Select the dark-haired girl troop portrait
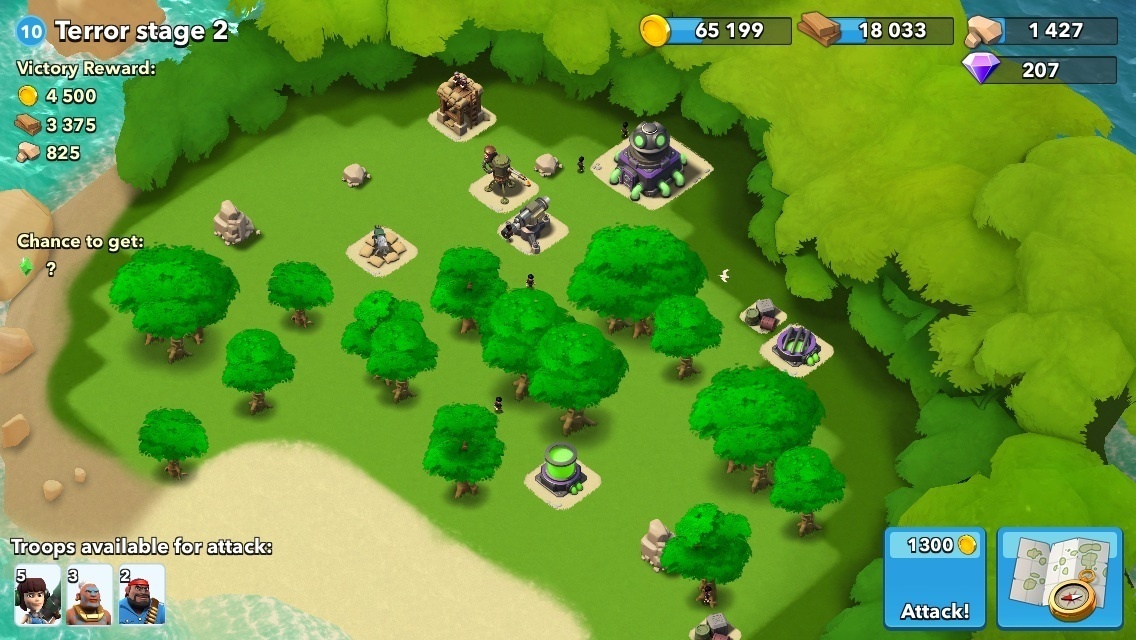1136x640 pixels. 38,596
